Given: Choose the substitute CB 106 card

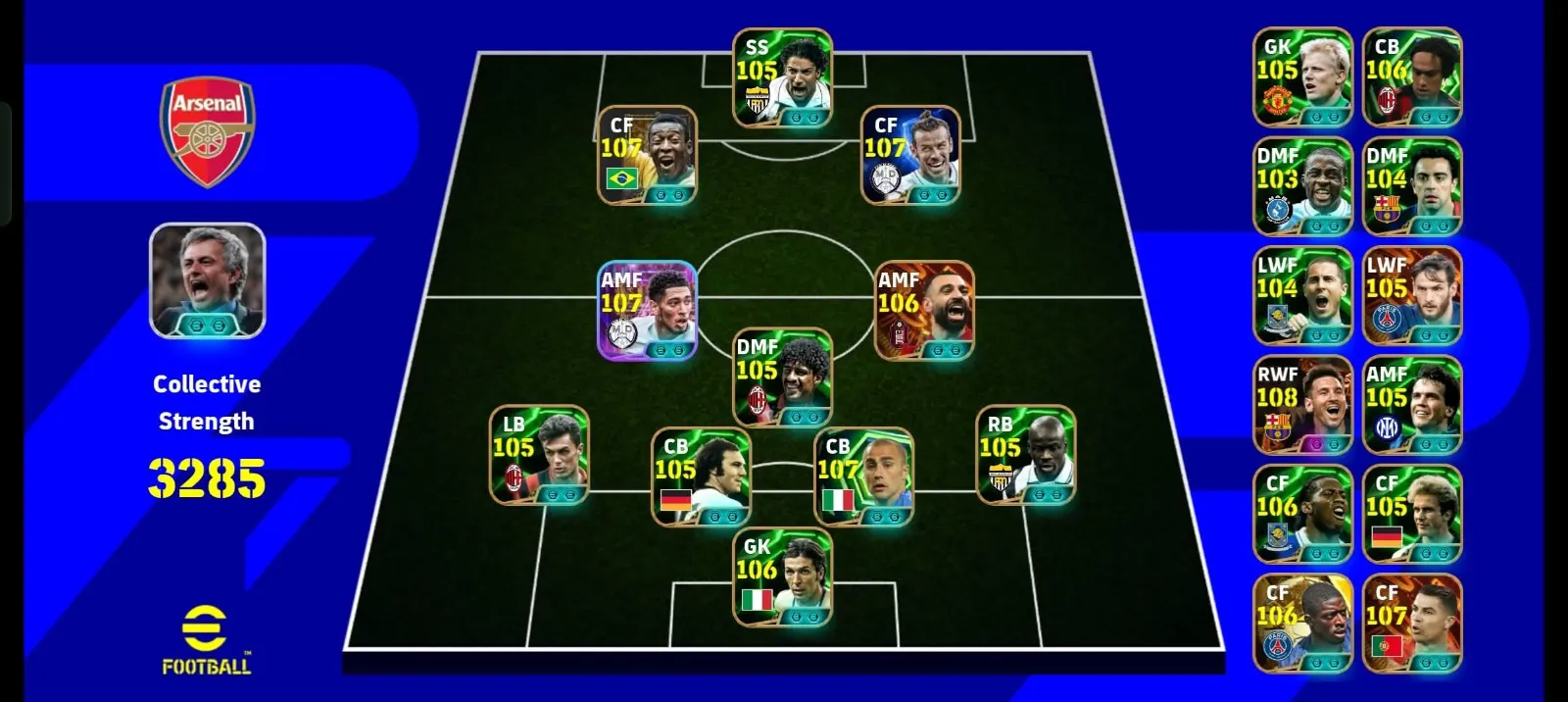Looking at the screenshot, I should tap(1412, 77).
